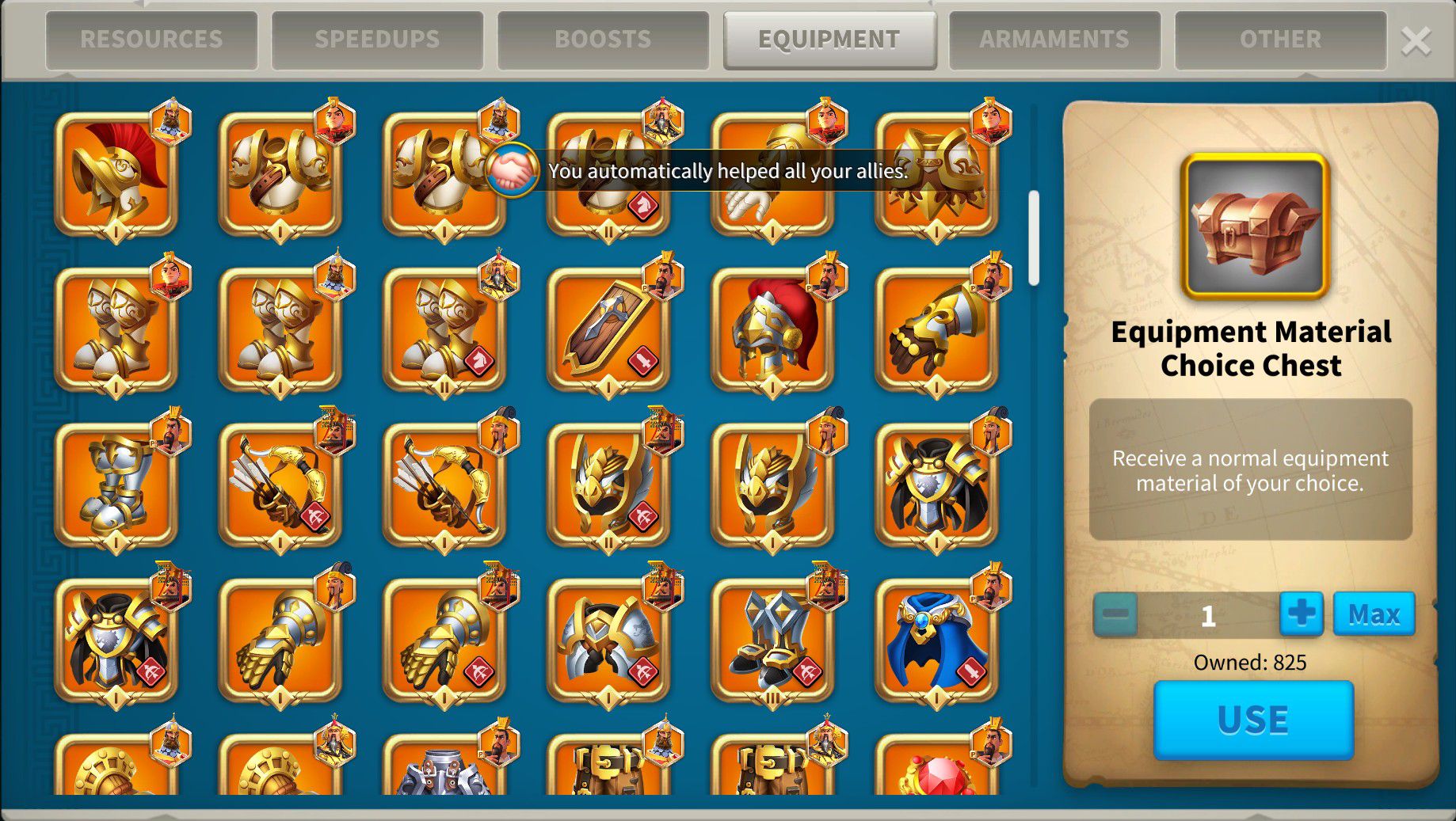Image resolution: width=1456 pixels, height=821 pixels.
Task: Set quantity to Max
Action: pos(1374,614)
